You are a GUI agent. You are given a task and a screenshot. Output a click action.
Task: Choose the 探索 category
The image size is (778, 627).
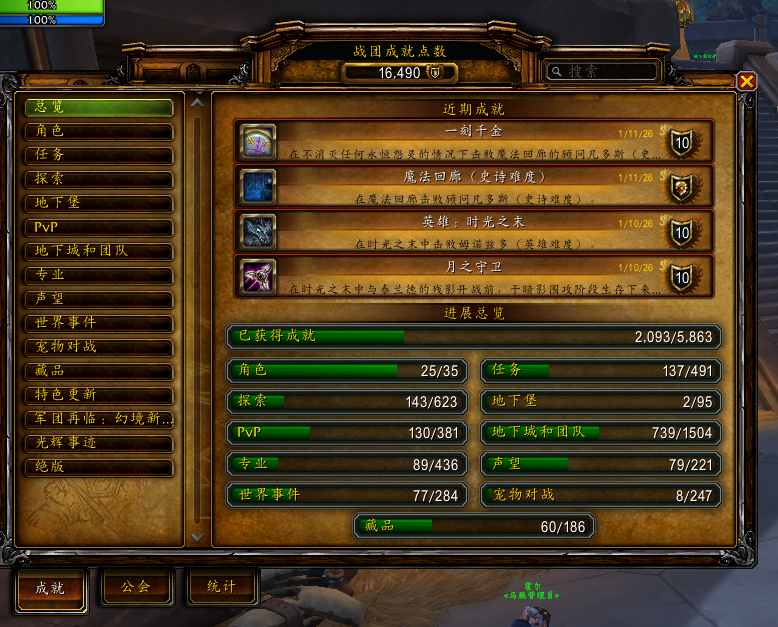coord(99,179)
